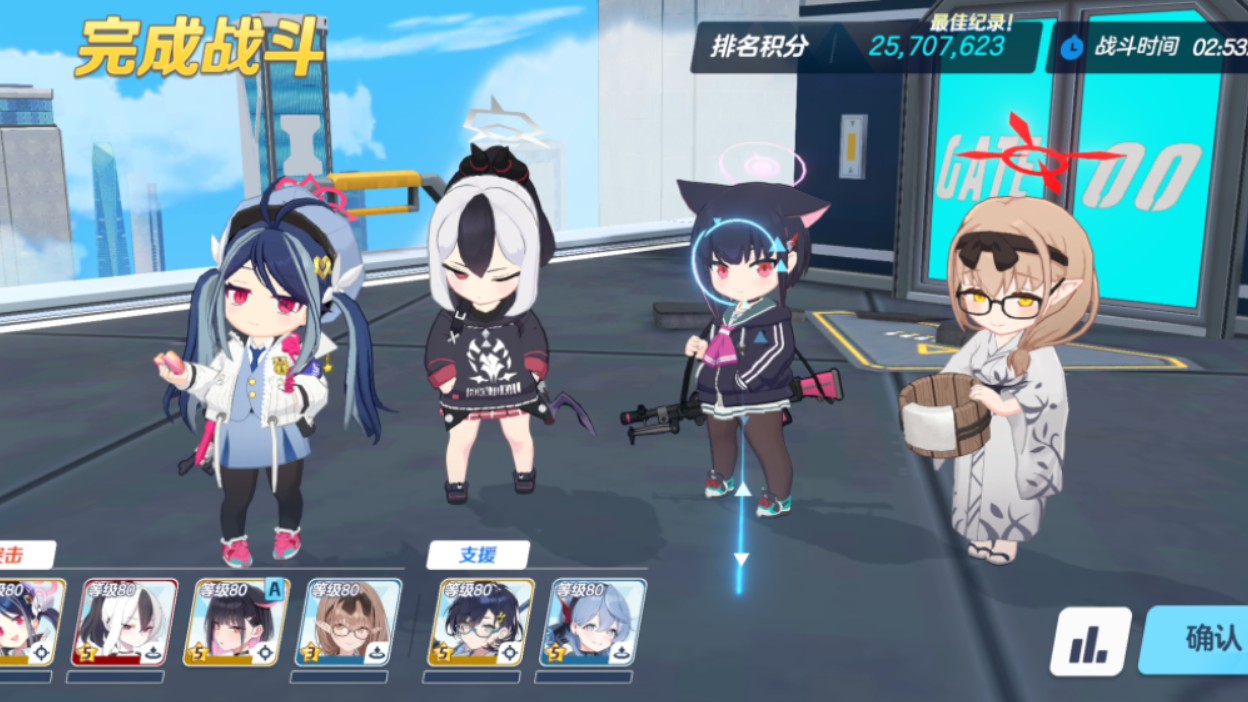Pick the dark-haired support with green glasses
Image resolution: width=1248 pixels, height=702 pixels.
(x=480, y=622)
